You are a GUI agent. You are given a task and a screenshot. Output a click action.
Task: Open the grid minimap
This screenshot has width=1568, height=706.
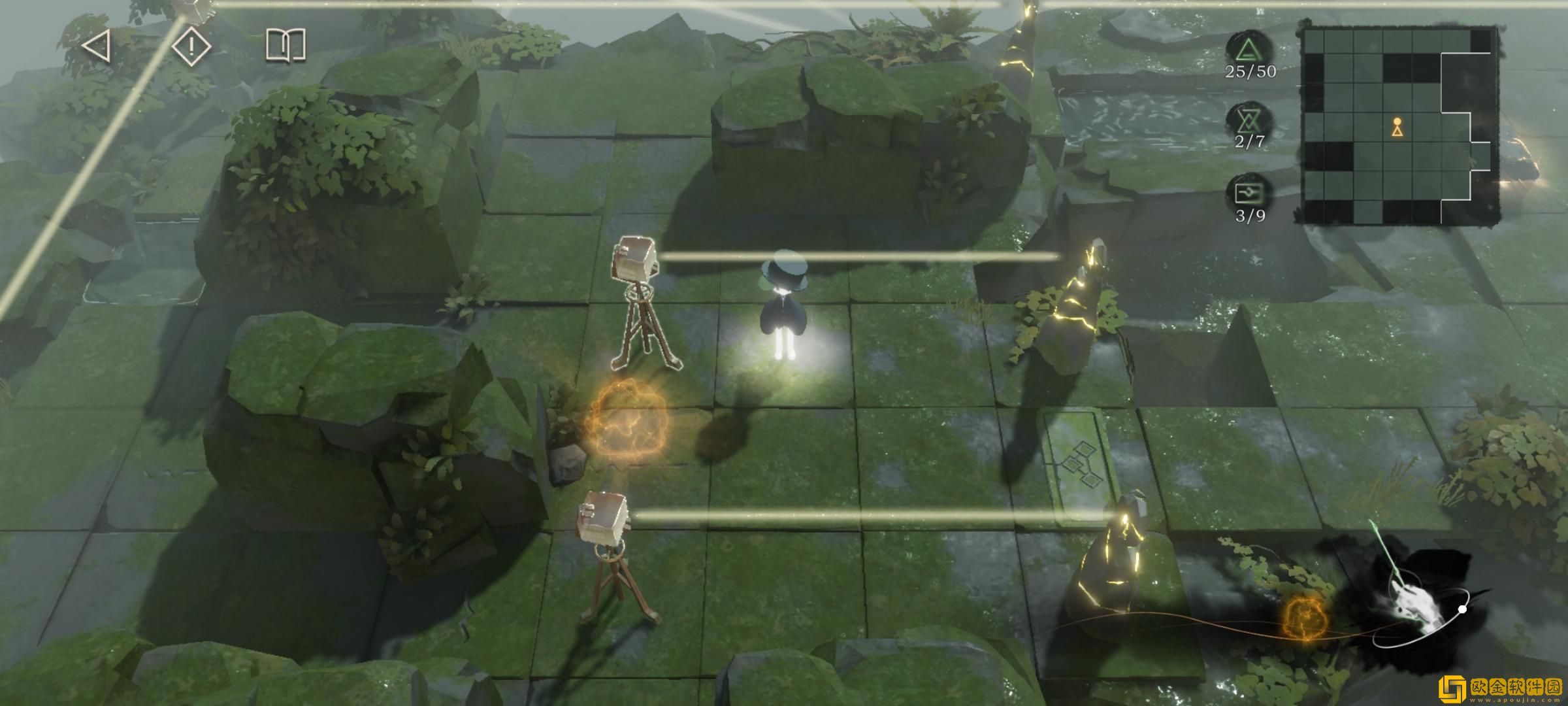point(1399,124)
